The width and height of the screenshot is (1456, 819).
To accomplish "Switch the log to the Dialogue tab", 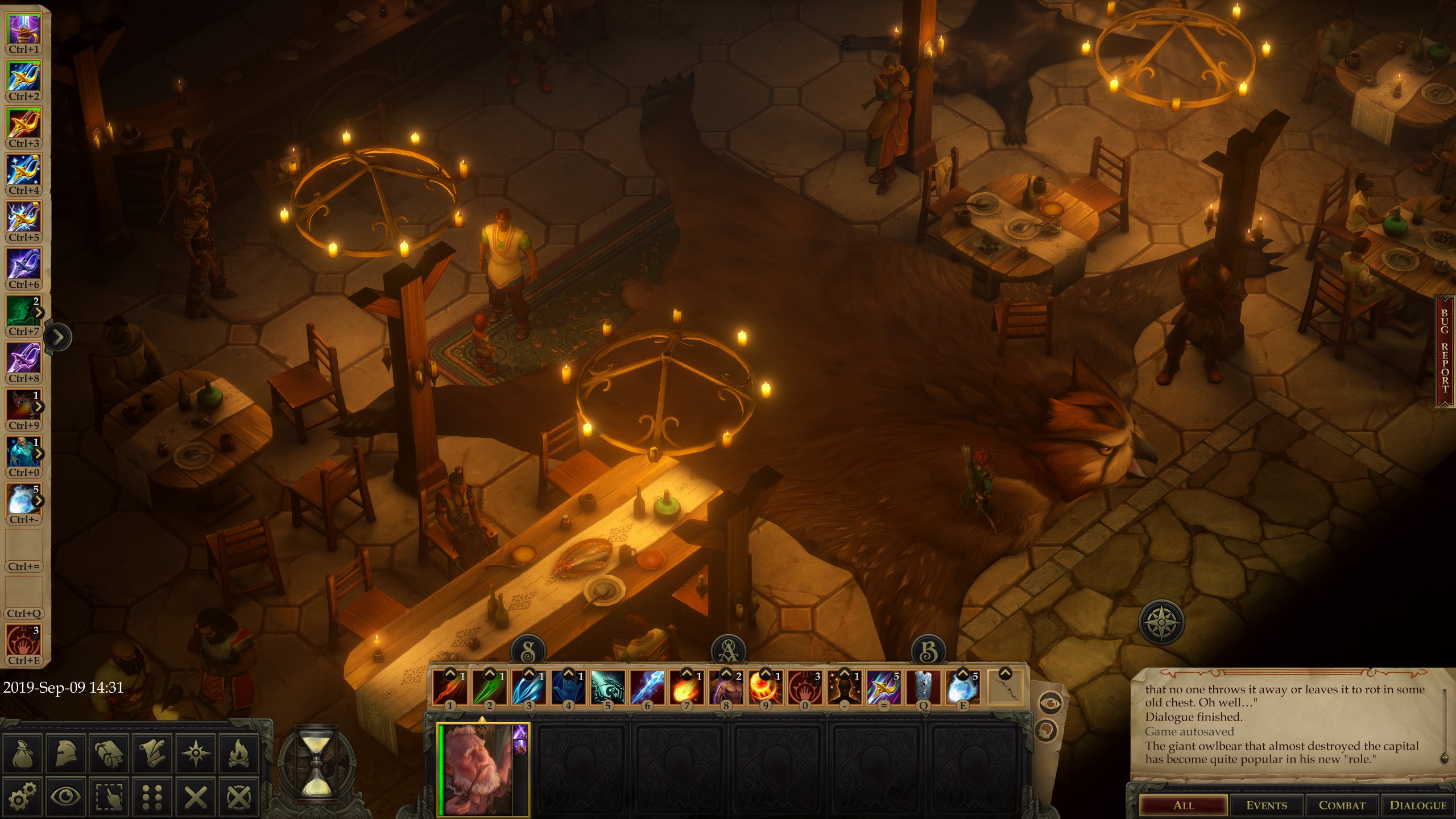I will coord(1418,805).
